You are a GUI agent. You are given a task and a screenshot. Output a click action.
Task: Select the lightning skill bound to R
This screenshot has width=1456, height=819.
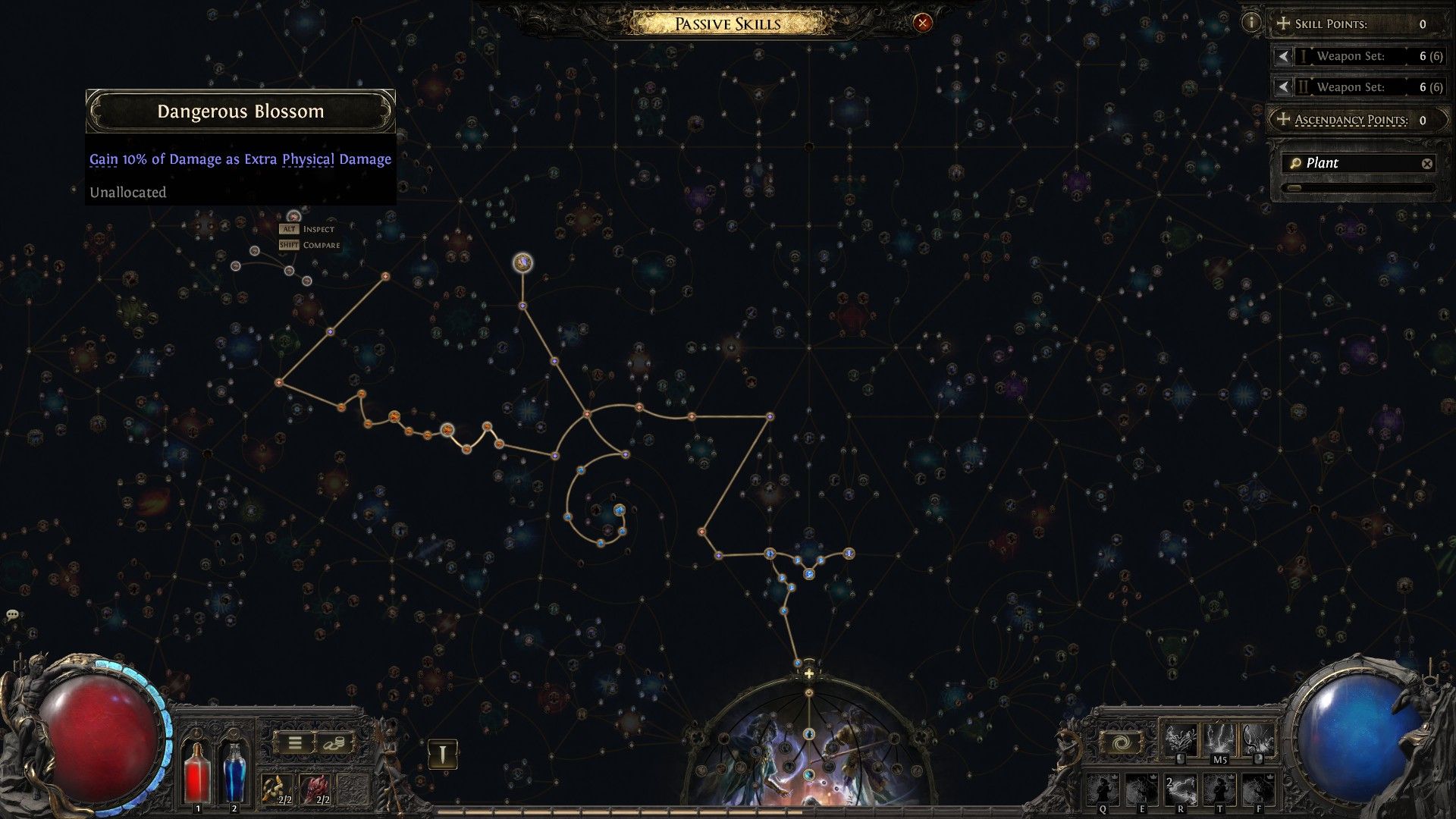(x=1180, y=791)
